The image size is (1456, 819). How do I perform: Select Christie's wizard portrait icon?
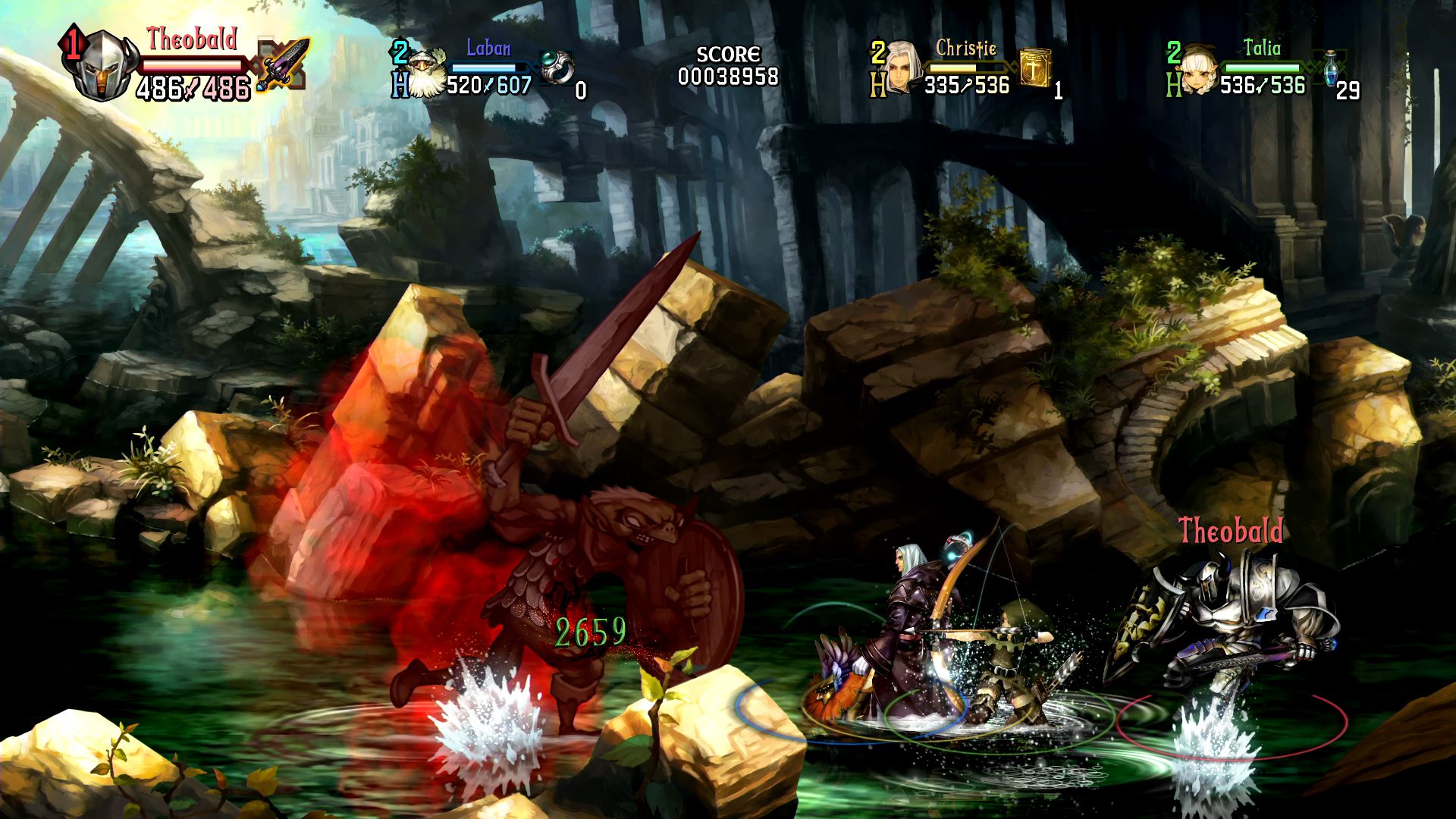[x=902, y=68]
